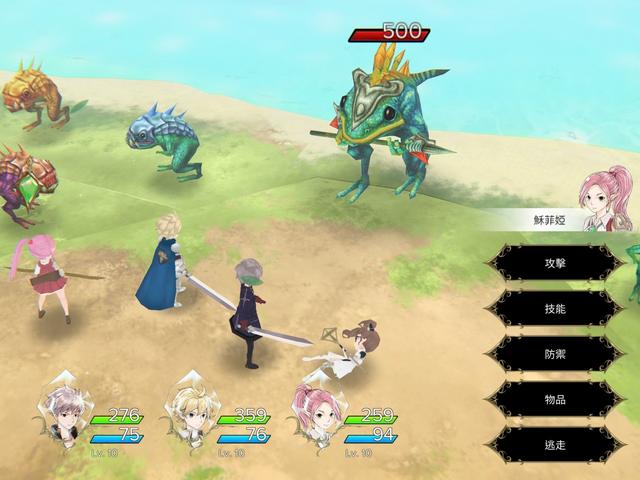Open the 物品 items menu
640x480 pixels.
click(555, 399)
